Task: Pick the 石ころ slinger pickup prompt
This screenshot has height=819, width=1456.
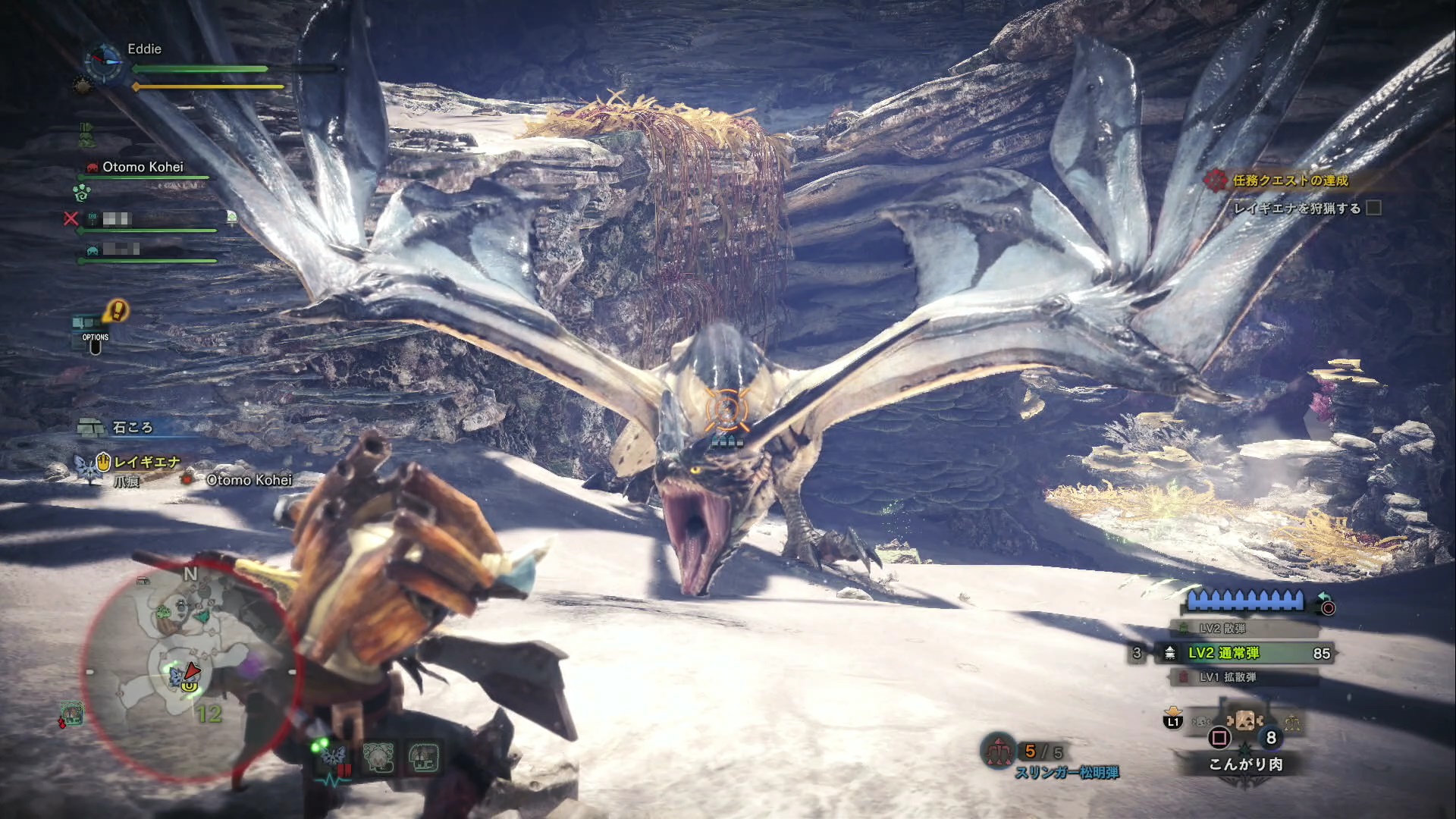Action: (132, 428)
